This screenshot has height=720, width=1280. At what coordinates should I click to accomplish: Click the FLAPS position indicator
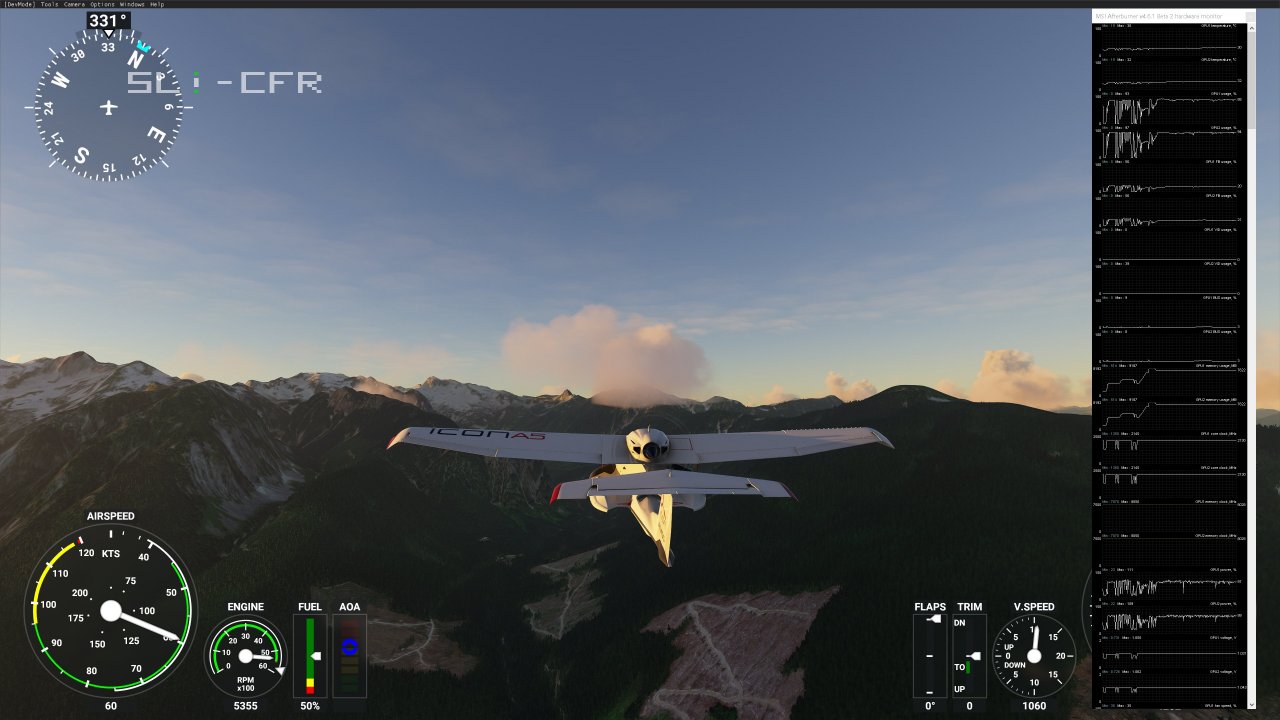(x=929, y=655)
